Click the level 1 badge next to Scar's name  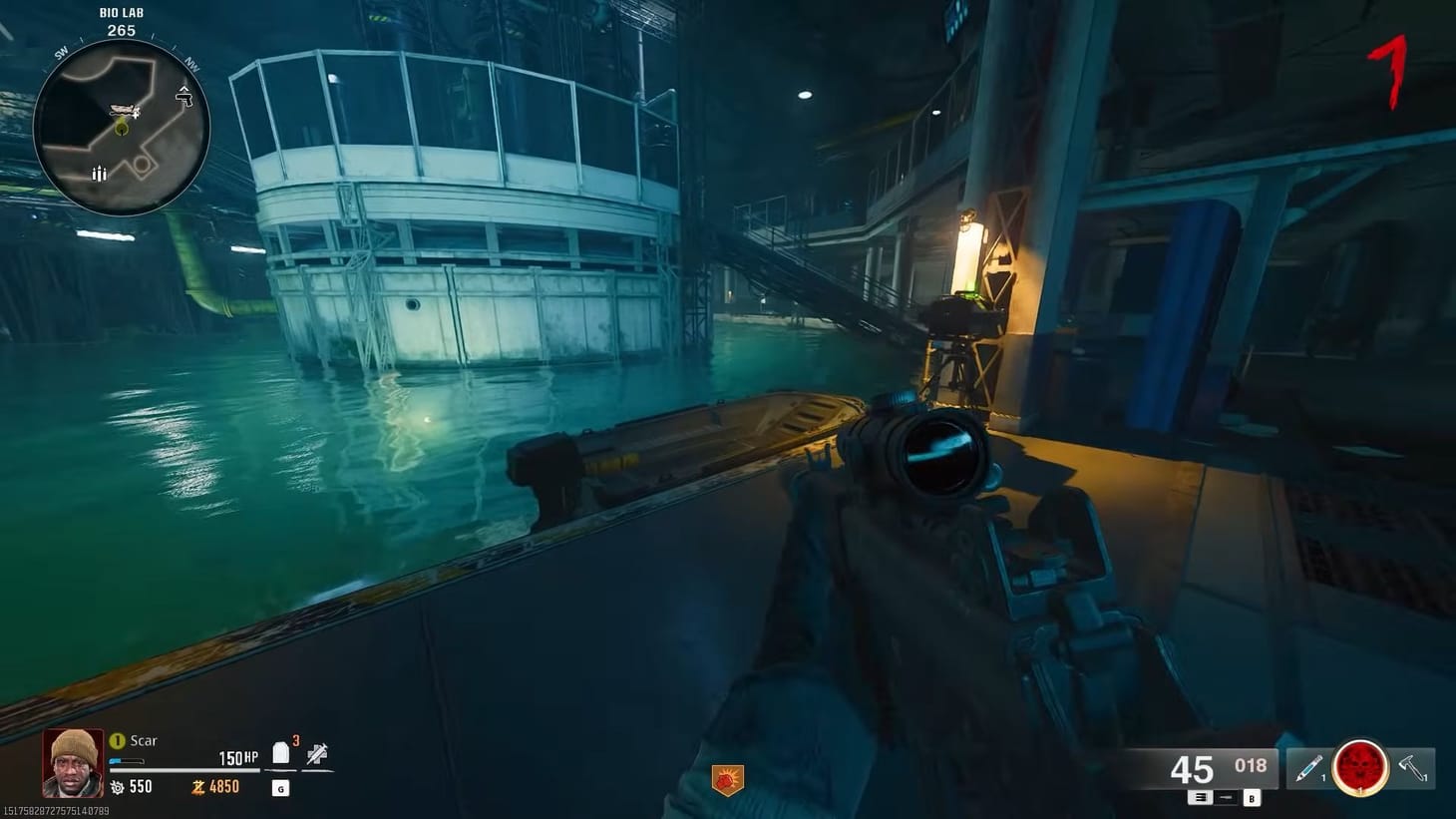tap(117, 740)
